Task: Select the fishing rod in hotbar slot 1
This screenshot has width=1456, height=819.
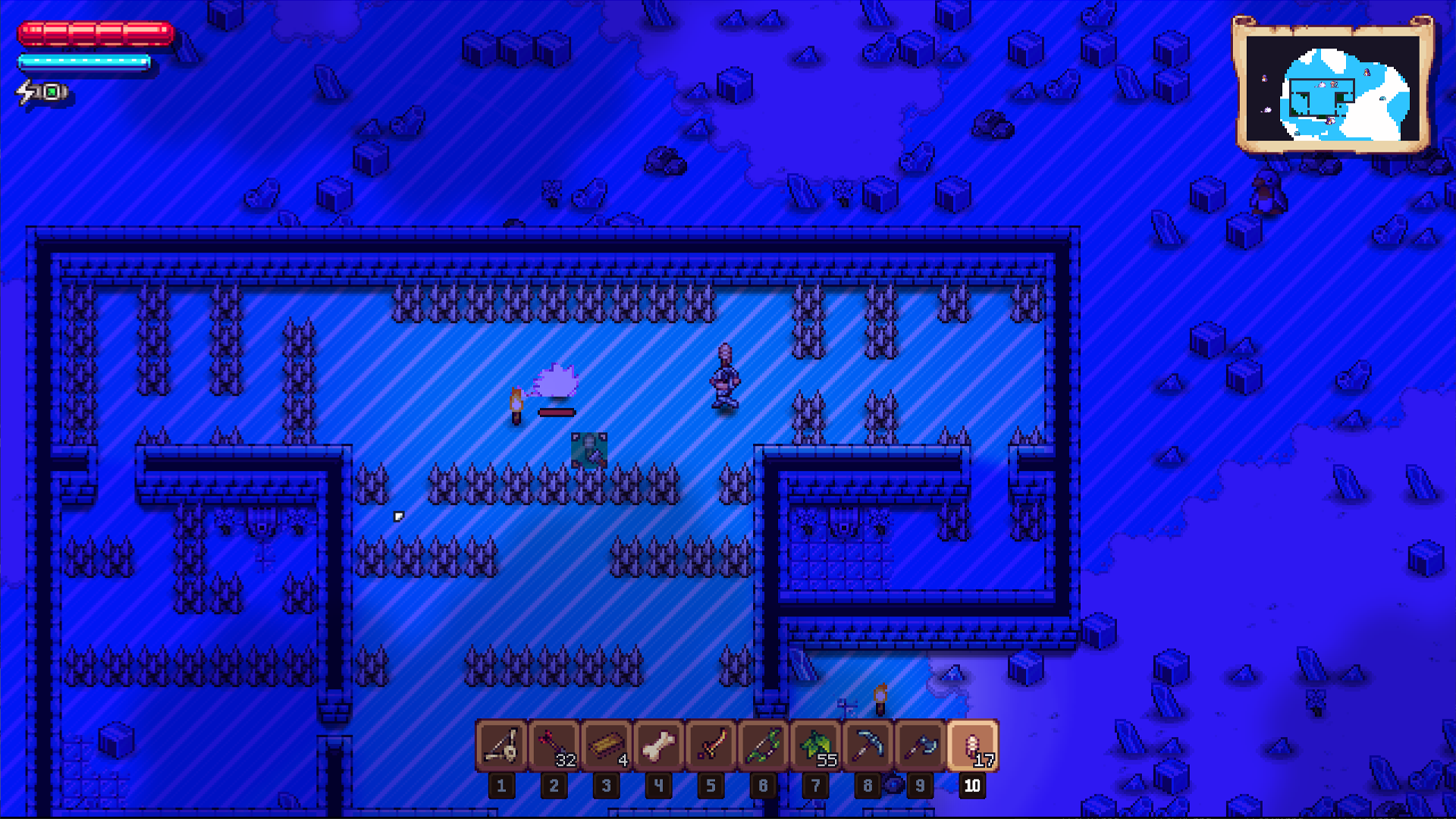Action: pyautogui.click(x=501, y=747)
